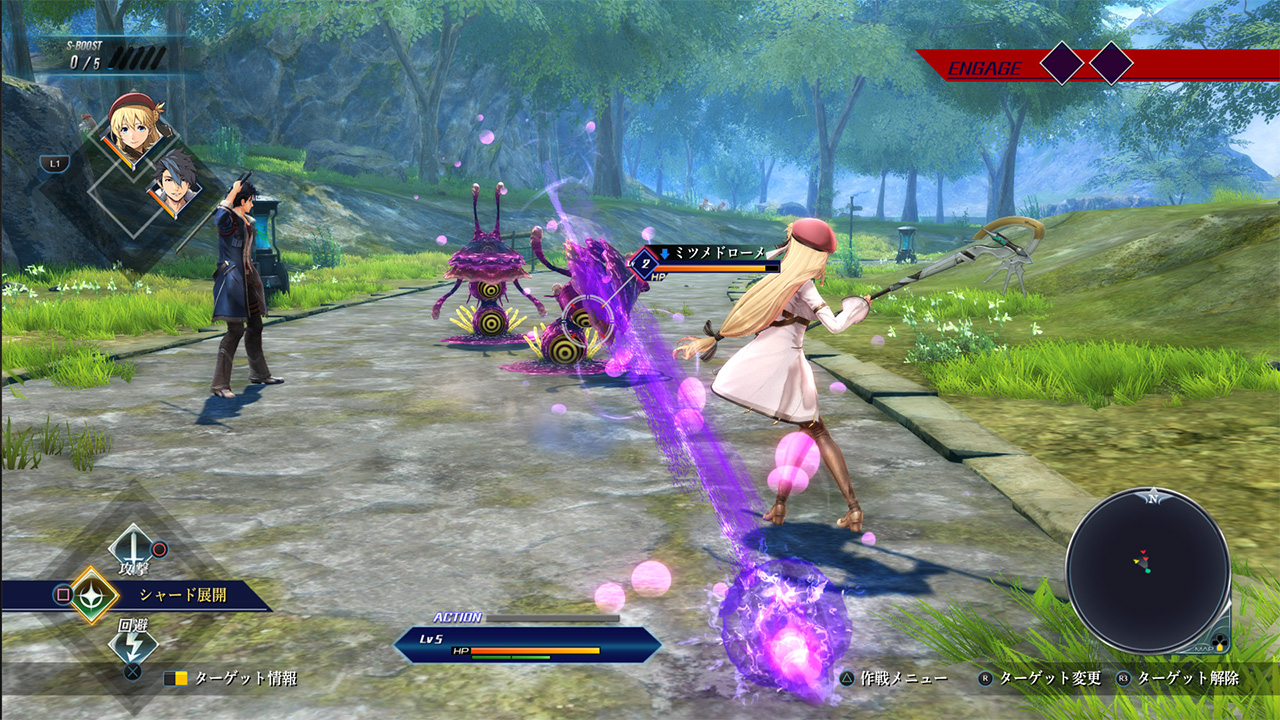Open the circular minimap
This screenshot has height=720, width=1280.
pos(1147,570)
